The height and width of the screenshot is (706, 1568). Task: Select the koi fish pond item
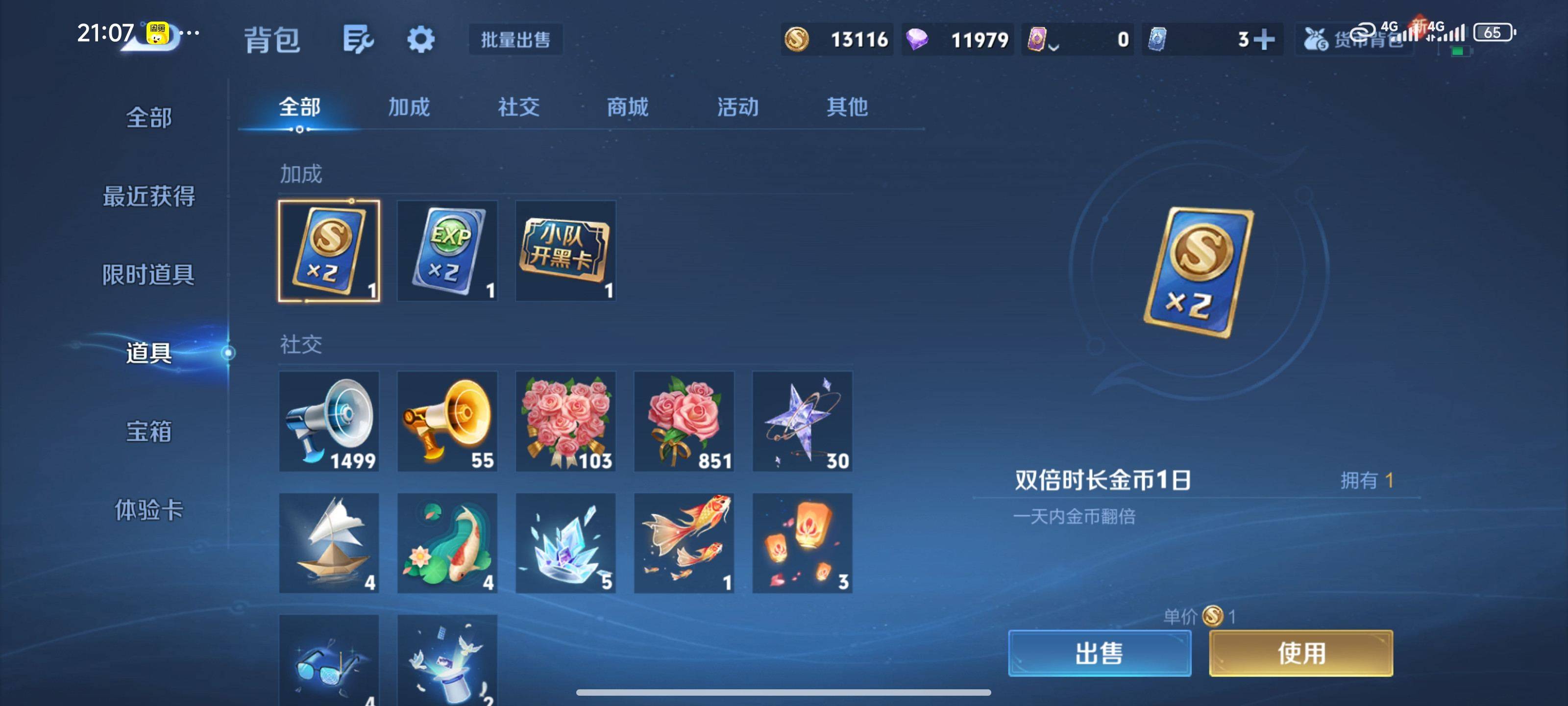click(x=448, y=542)
